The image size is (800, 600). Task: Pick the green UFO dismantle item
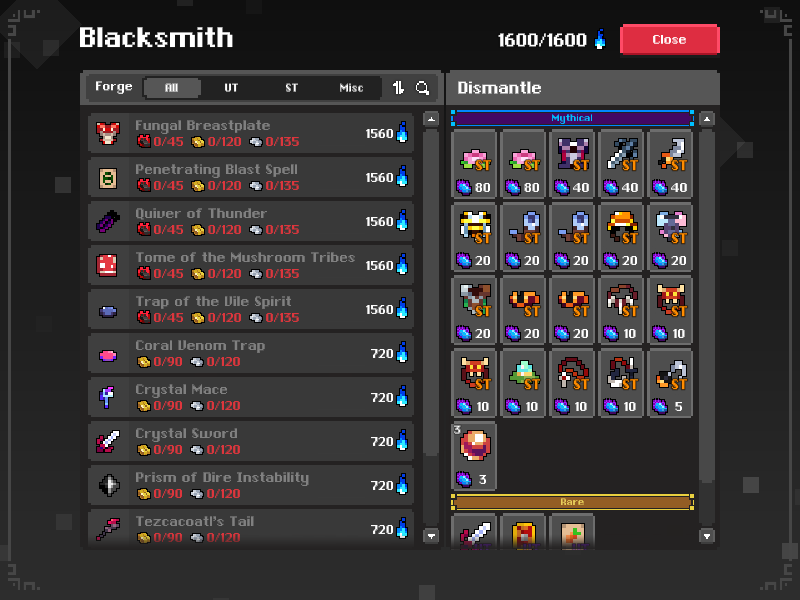point(523,383)
